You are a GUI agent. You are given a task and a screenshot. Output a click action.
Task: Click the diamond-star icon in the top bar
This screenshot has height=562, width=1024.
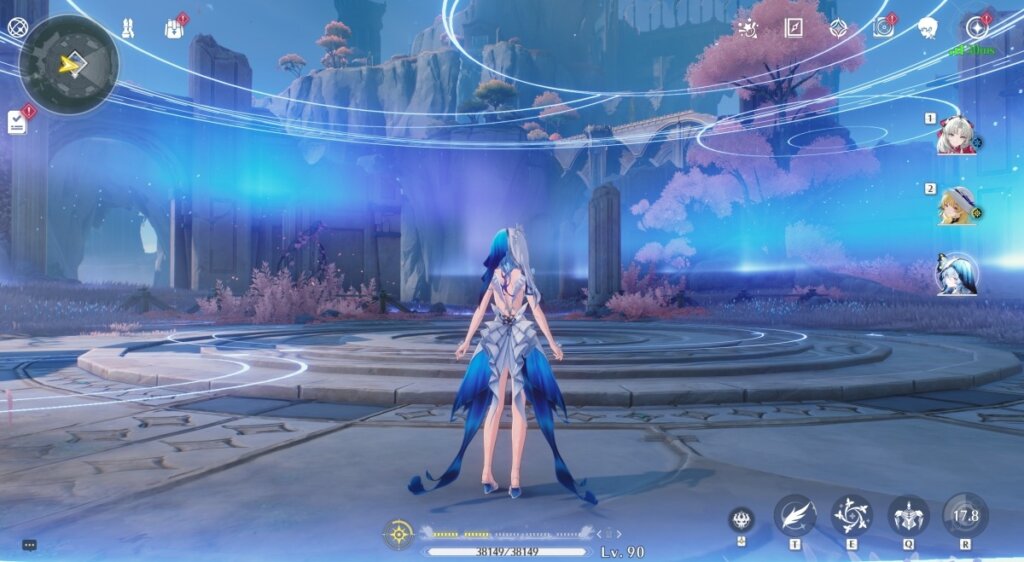click(838, 28)
